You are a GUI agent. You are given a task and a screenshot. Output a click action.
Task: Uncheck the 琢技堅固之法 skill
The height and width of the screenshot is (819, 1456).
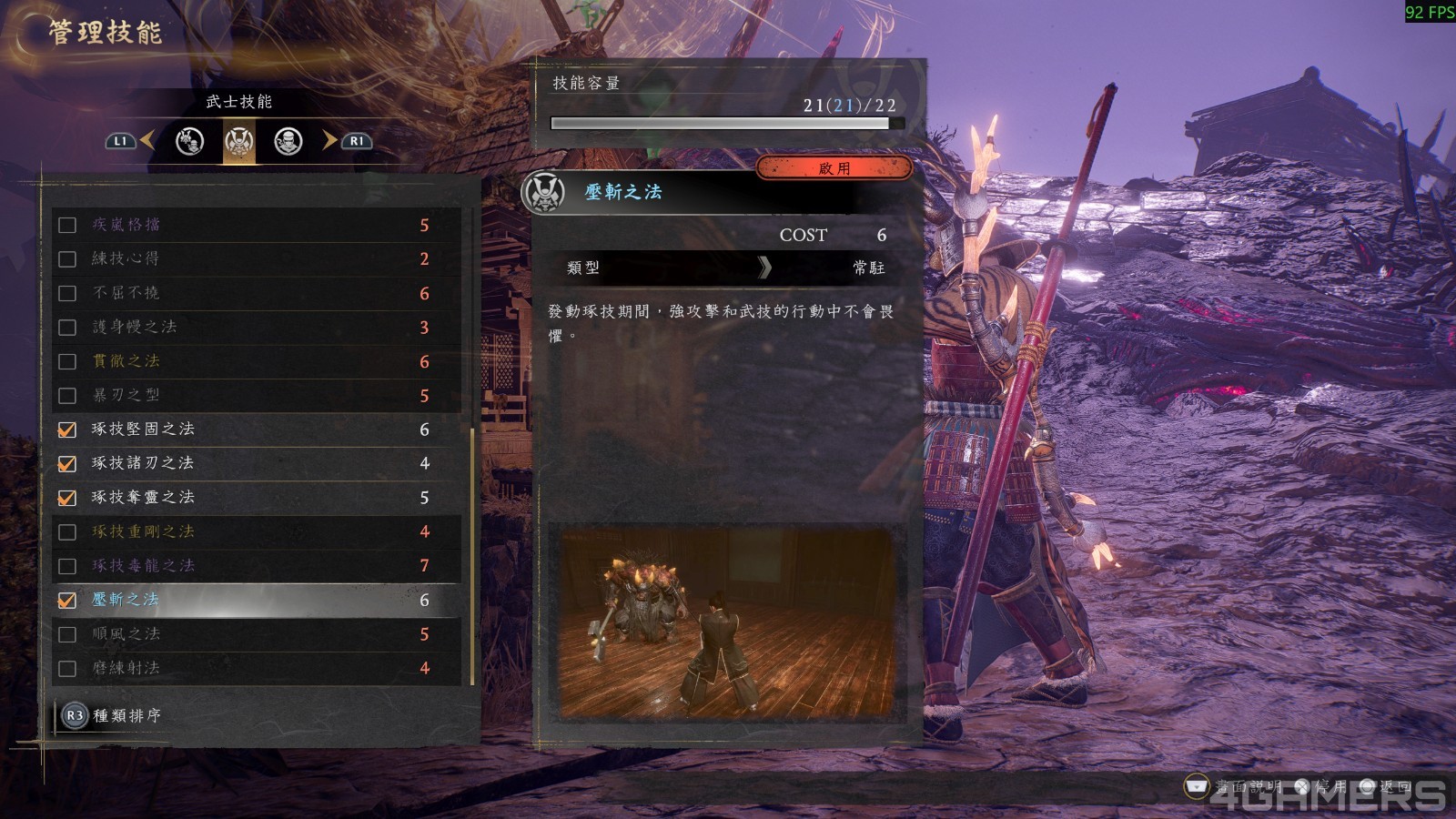coord(67,430)
